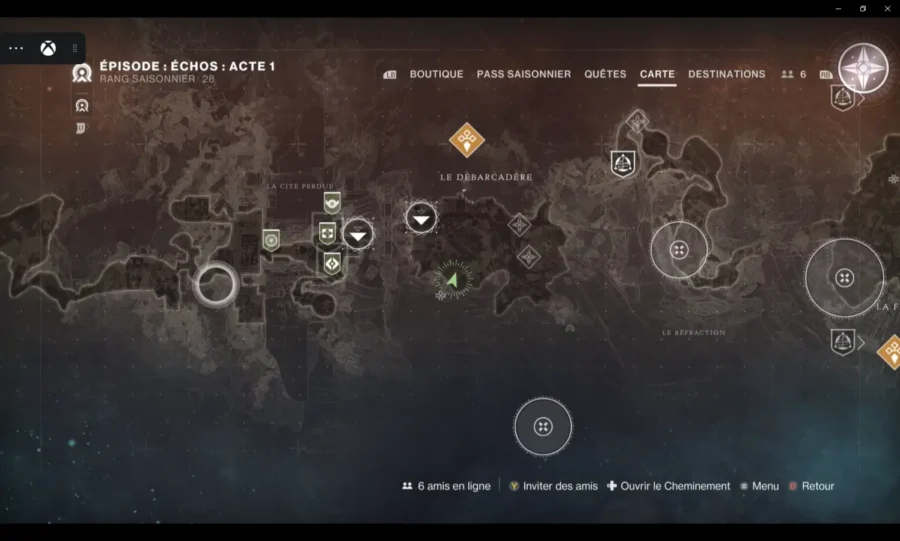The image size is (900, 541).
Task: Select the top green banner under La Cité Perdue
Action: tap(332, 201)
